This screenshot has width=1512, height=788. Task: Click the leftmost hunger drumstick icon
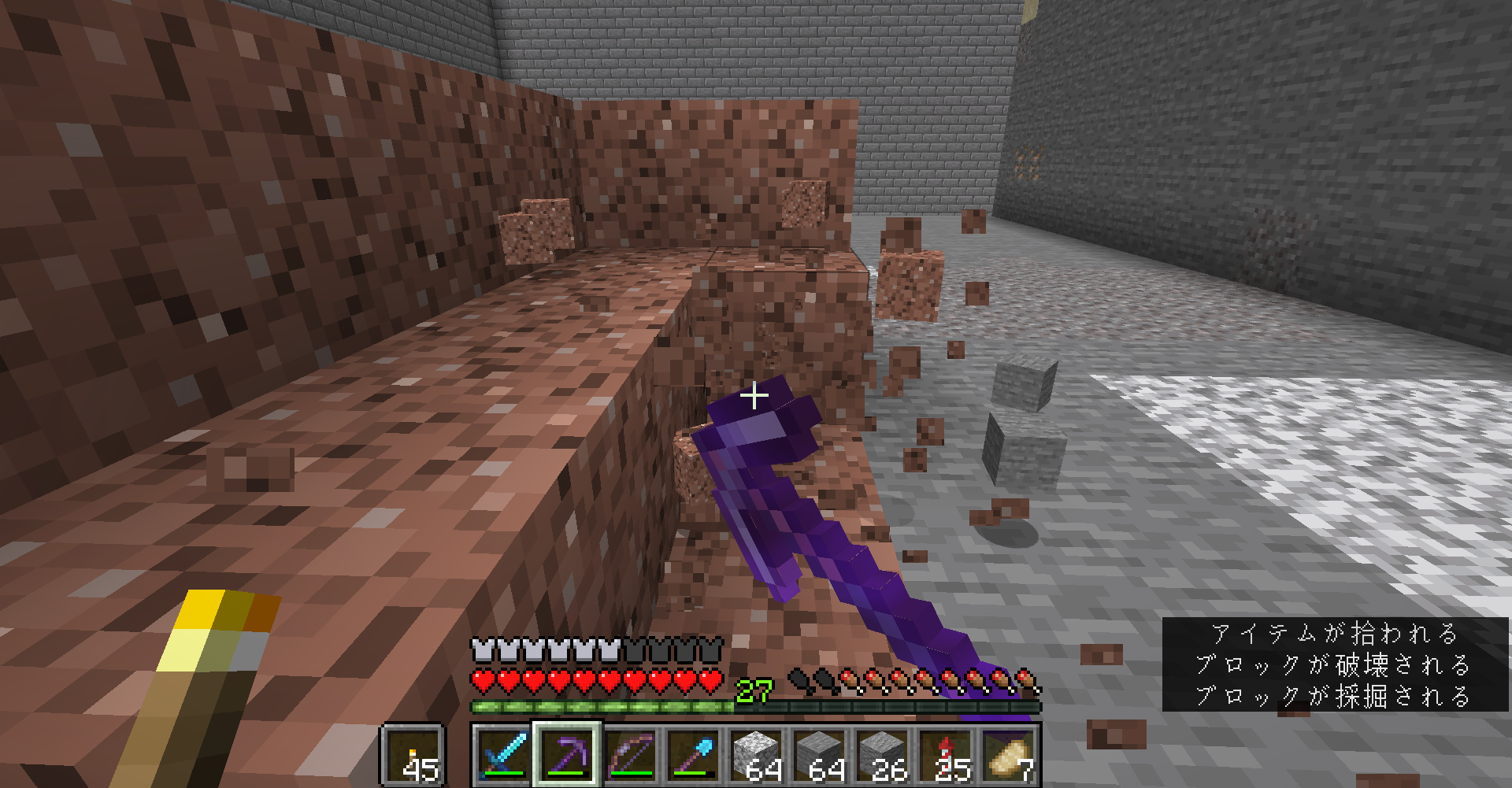pos(801,679)
